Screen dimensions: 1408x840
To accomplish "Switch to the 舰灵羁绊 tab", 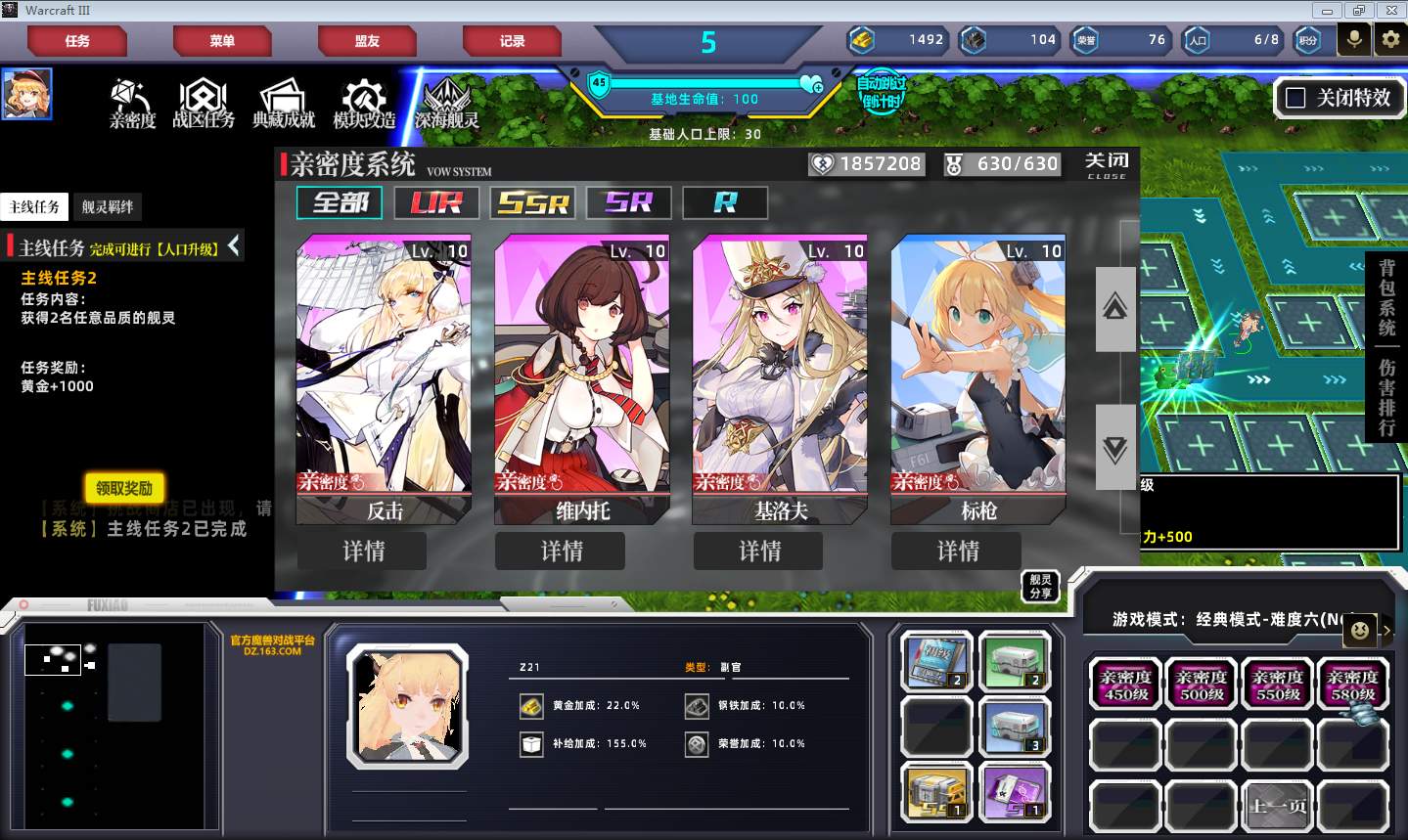I will click(108, 206).
